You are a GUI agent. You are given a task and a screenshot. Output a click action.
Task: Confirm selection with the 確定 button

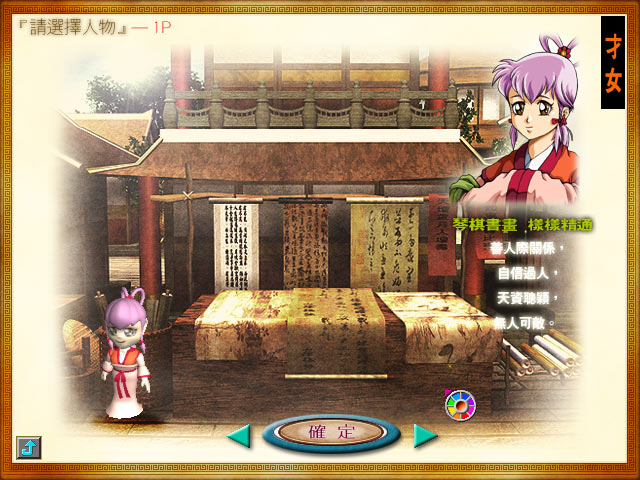332,433
